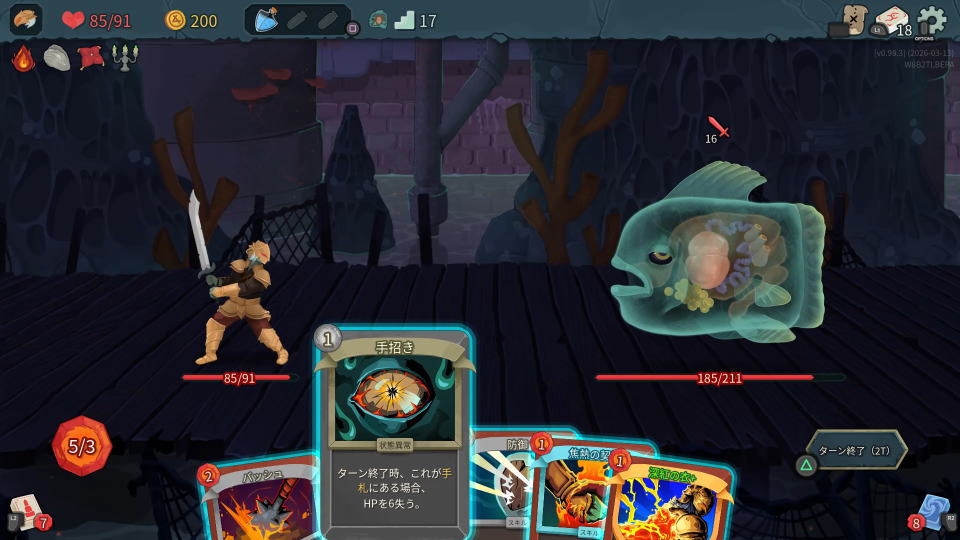Image resolution: width=960 pixels, height=540 pixels.
Task: Open the options gear menu
Action: (x=931, y=20)
